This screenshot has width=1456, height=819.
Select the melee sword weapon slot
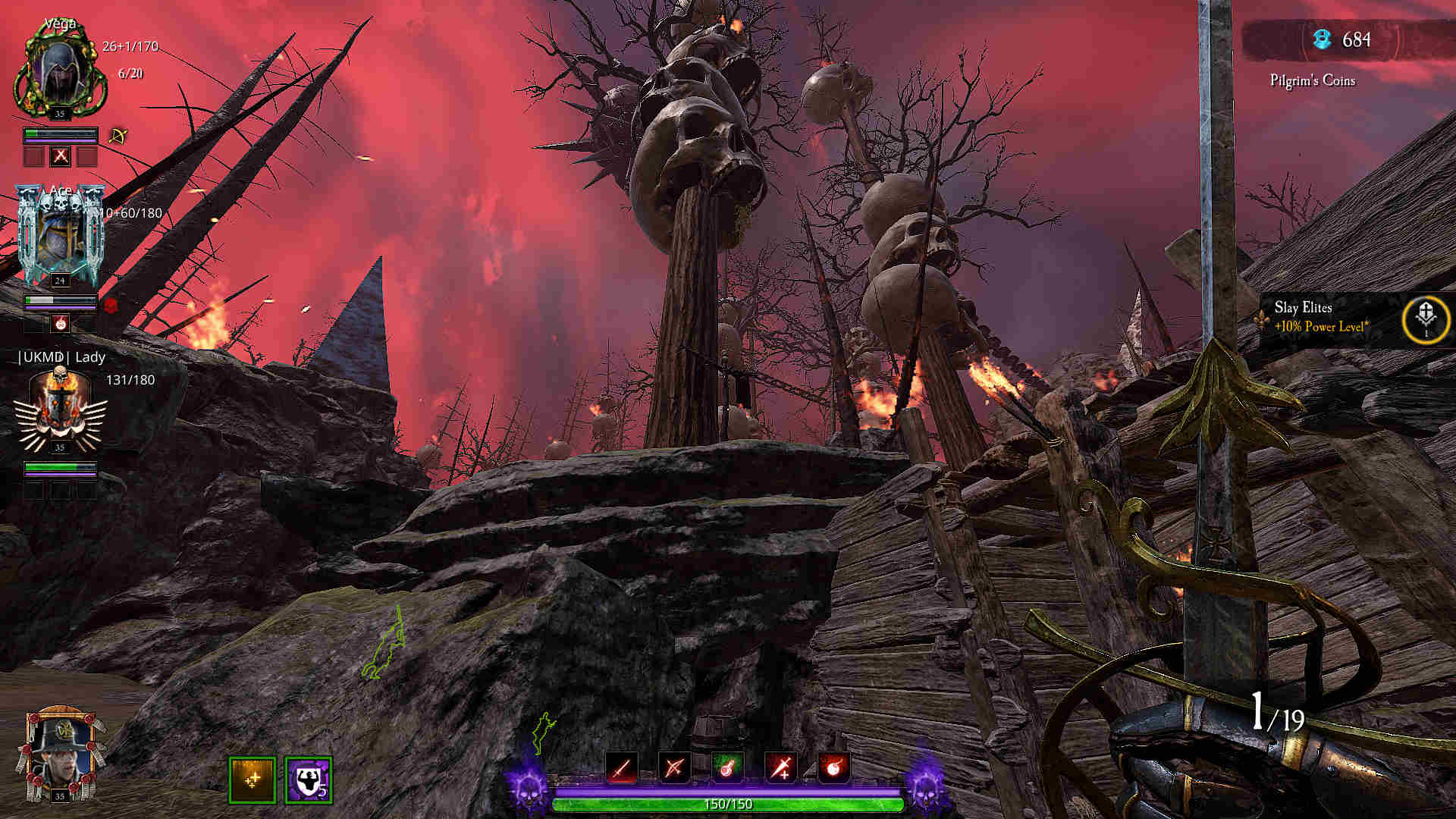point(622,767)
